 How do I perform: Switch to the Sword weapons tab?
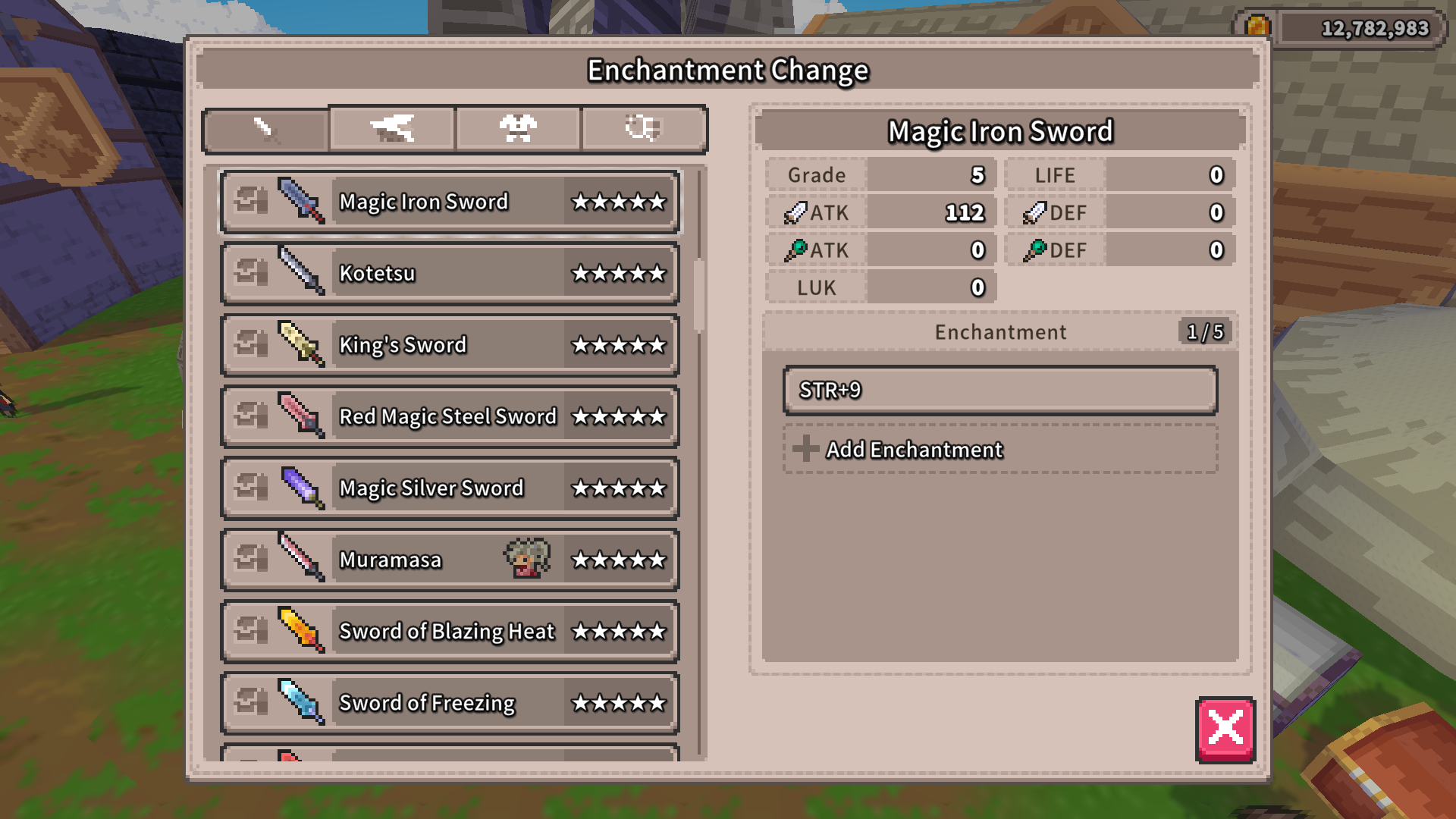tap(265, 128)
